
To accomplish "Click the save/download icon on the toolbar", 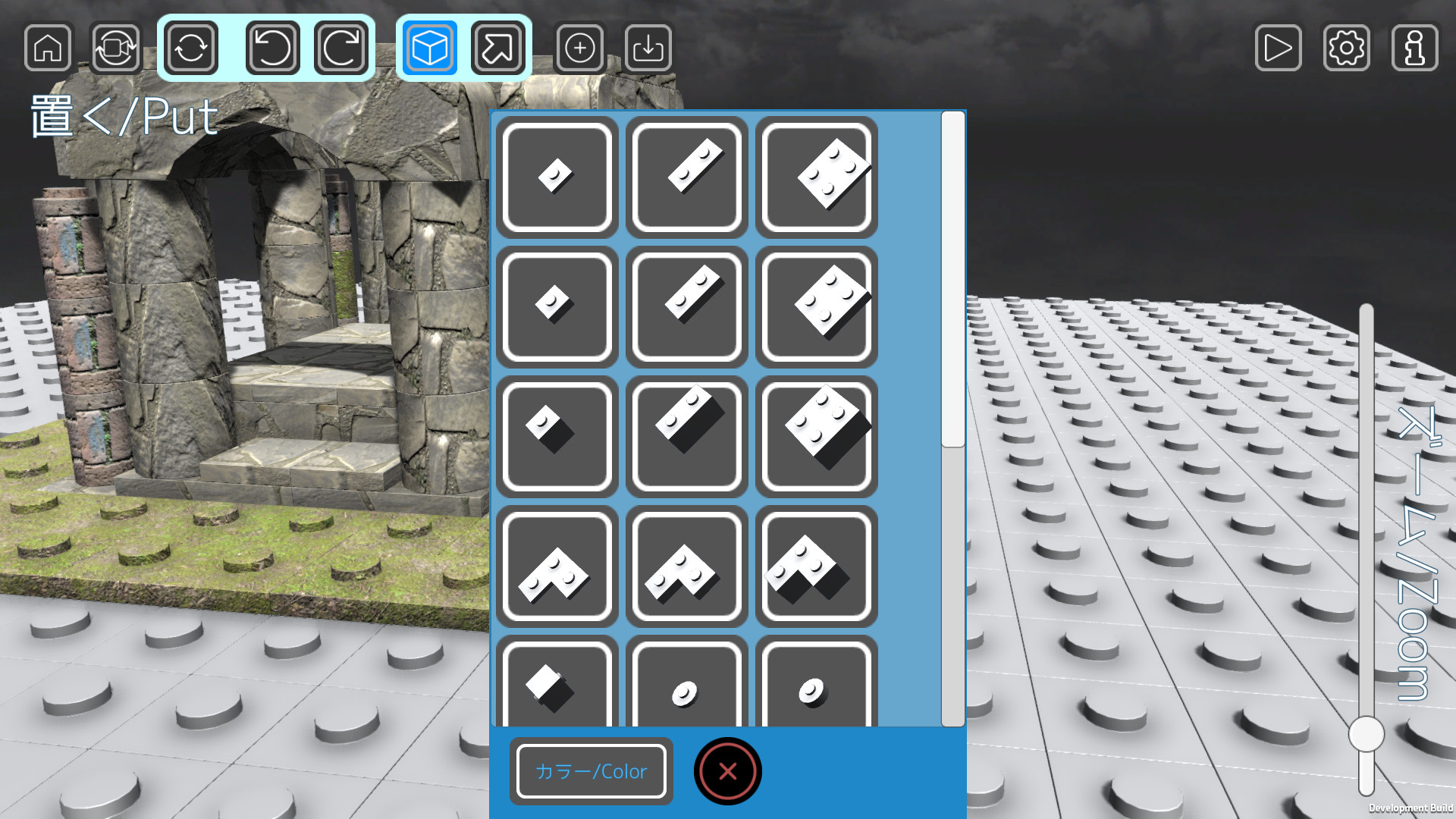I will pos(648,48).
